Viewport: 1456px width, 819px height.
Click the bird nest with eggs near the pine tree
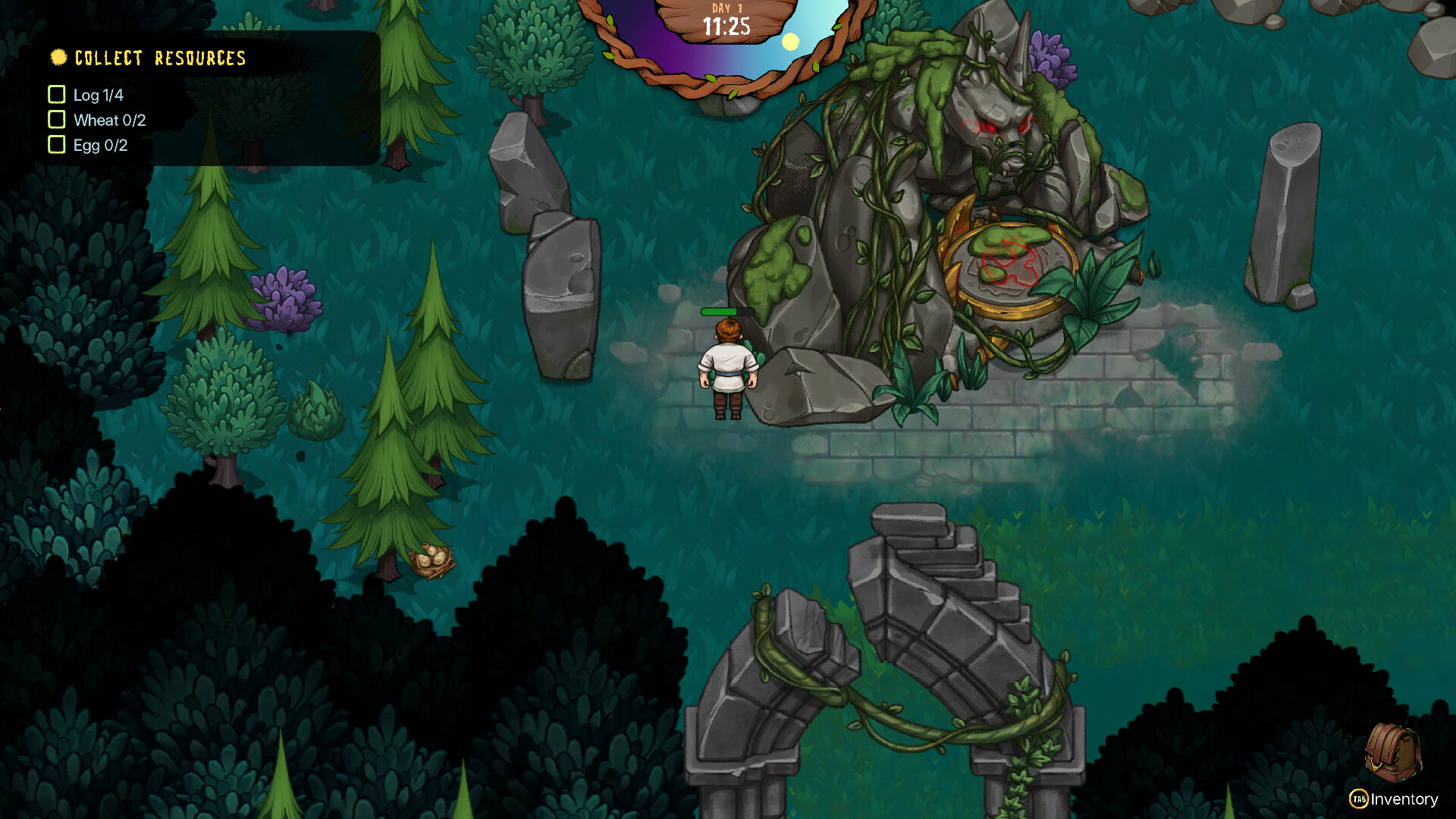431,563
